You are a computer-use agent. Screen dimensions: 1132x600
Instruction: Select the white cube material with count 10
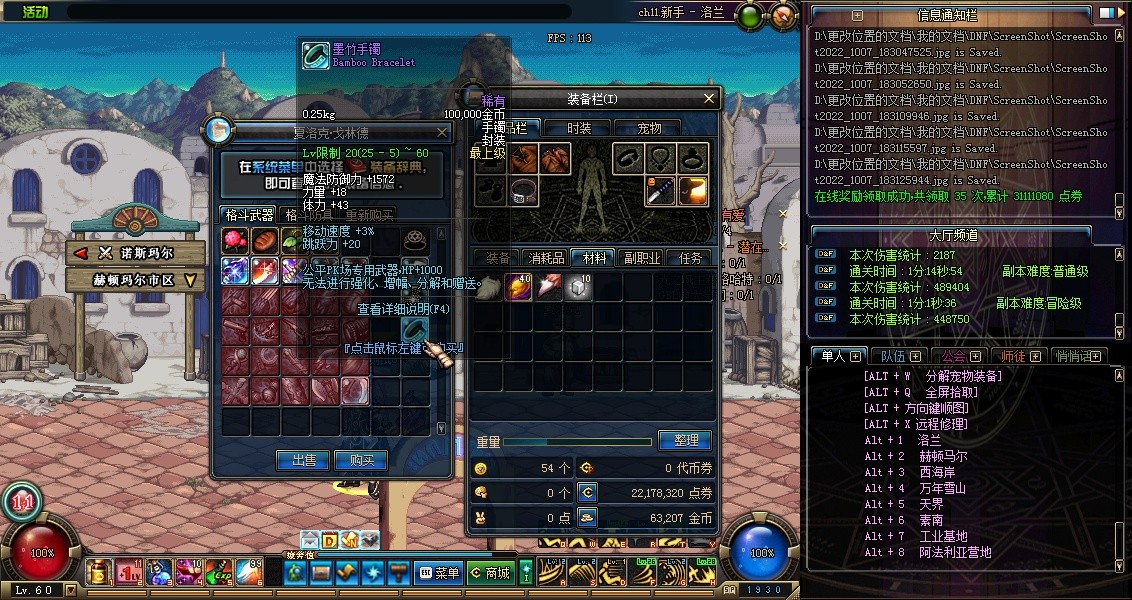[578, 287]
